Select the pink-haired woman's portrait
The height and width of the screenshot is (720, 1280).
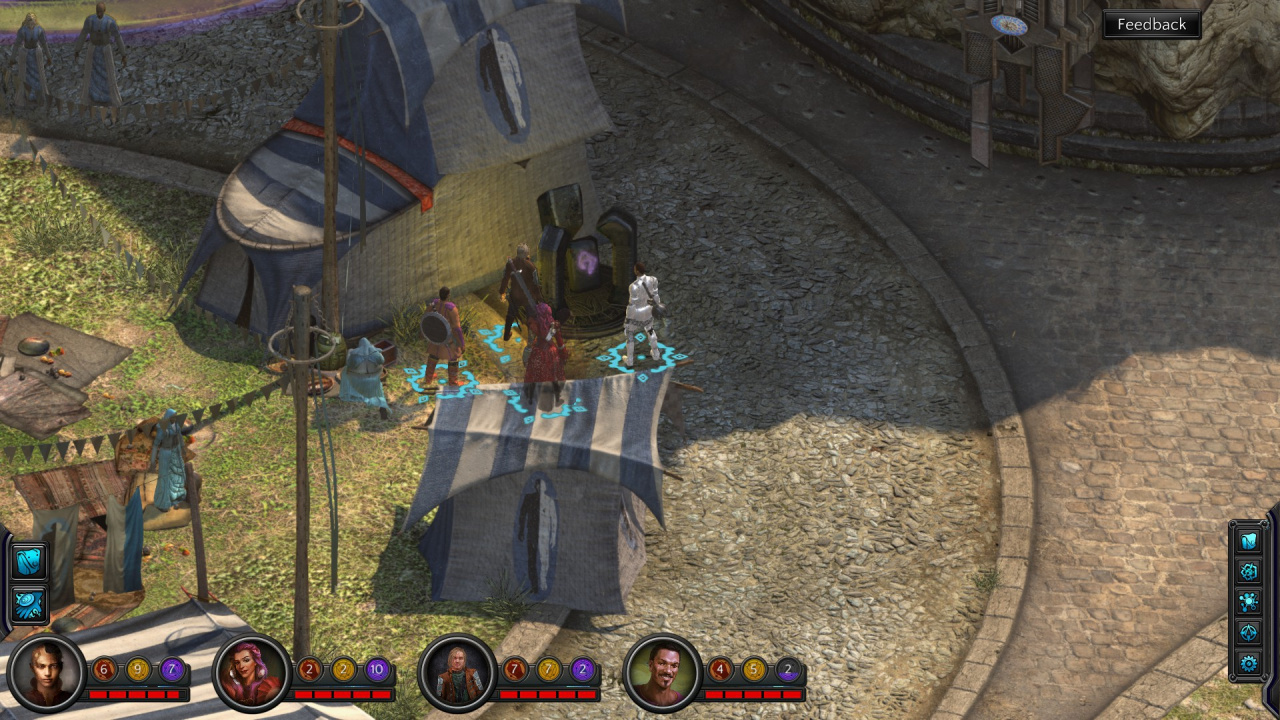point(252,672)
